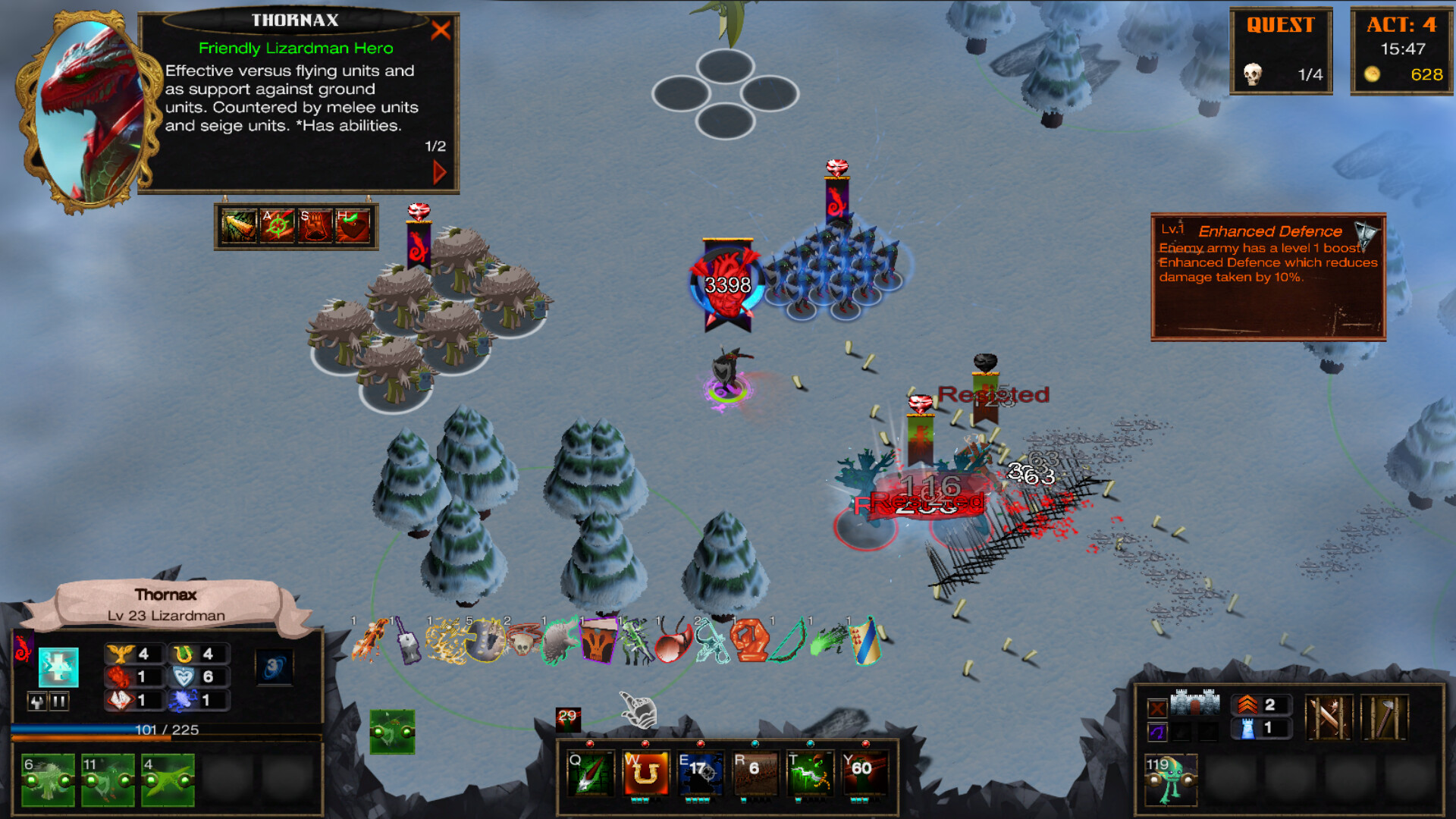The height and width of the screenshot is (819, 1456).
Task: Toggle the cyan indicator above the R ability
Action: pyautogui.click(x=755, y=744)
